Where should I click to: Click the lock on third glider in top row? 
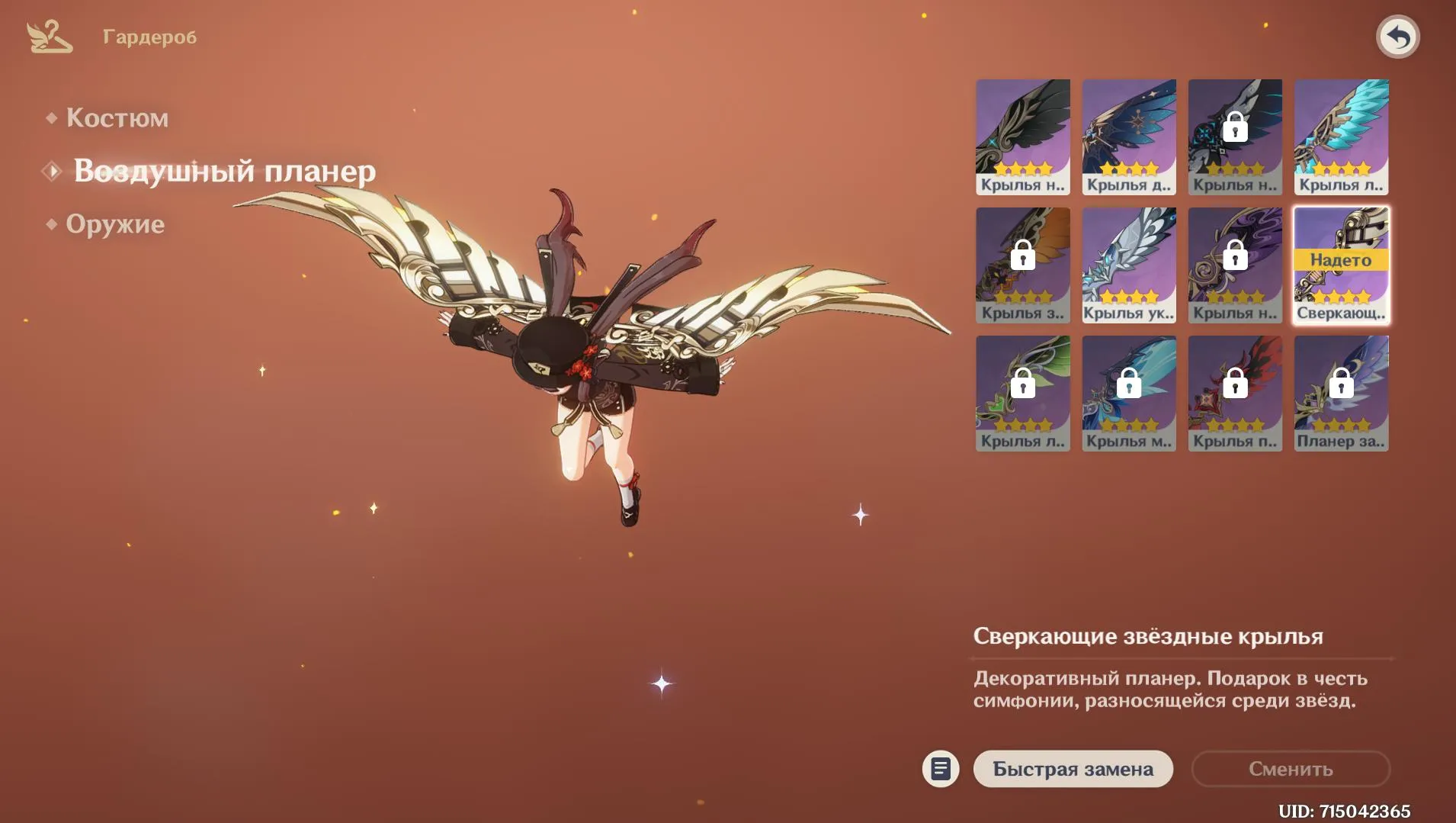[x=1235, y=128]
